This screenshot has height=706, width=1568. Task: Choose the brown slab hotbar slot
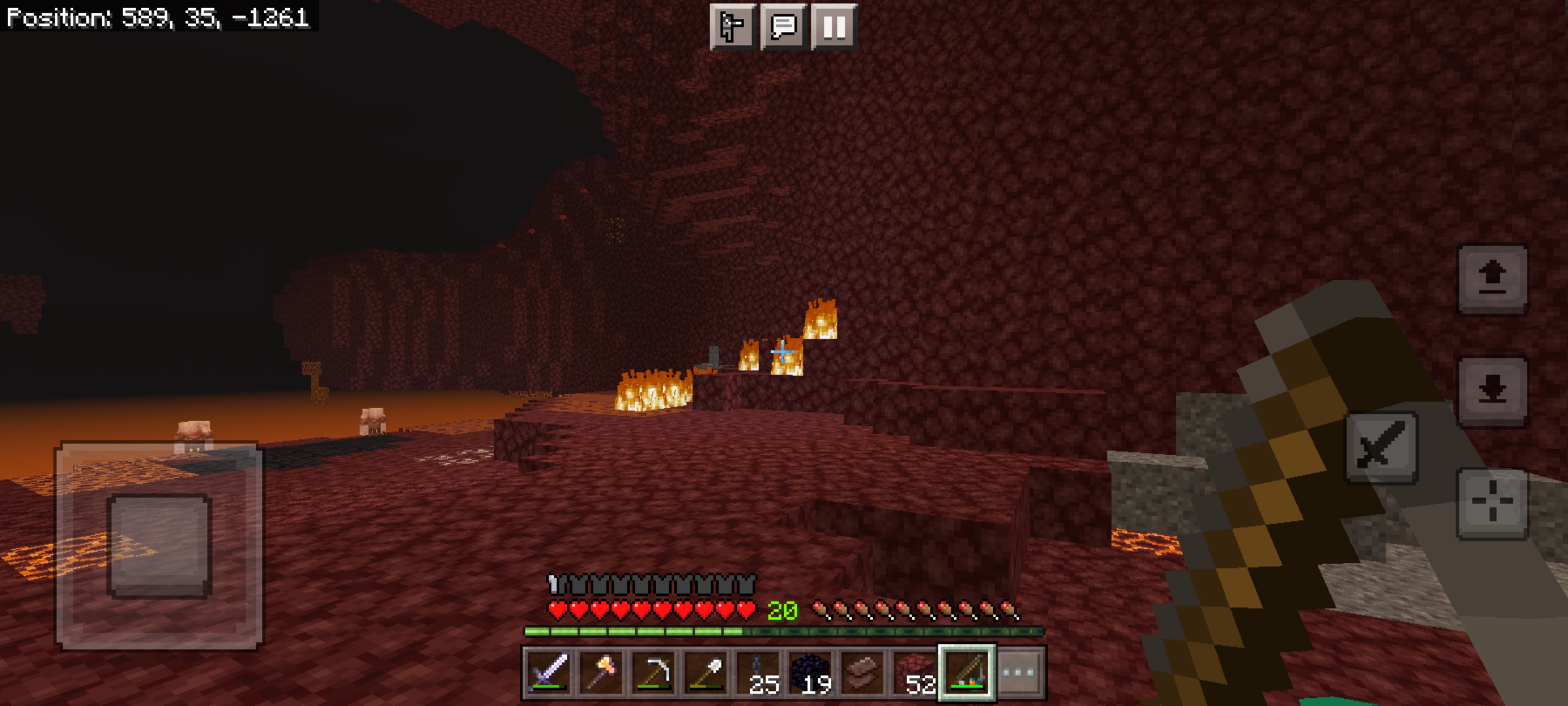(862, 673)
